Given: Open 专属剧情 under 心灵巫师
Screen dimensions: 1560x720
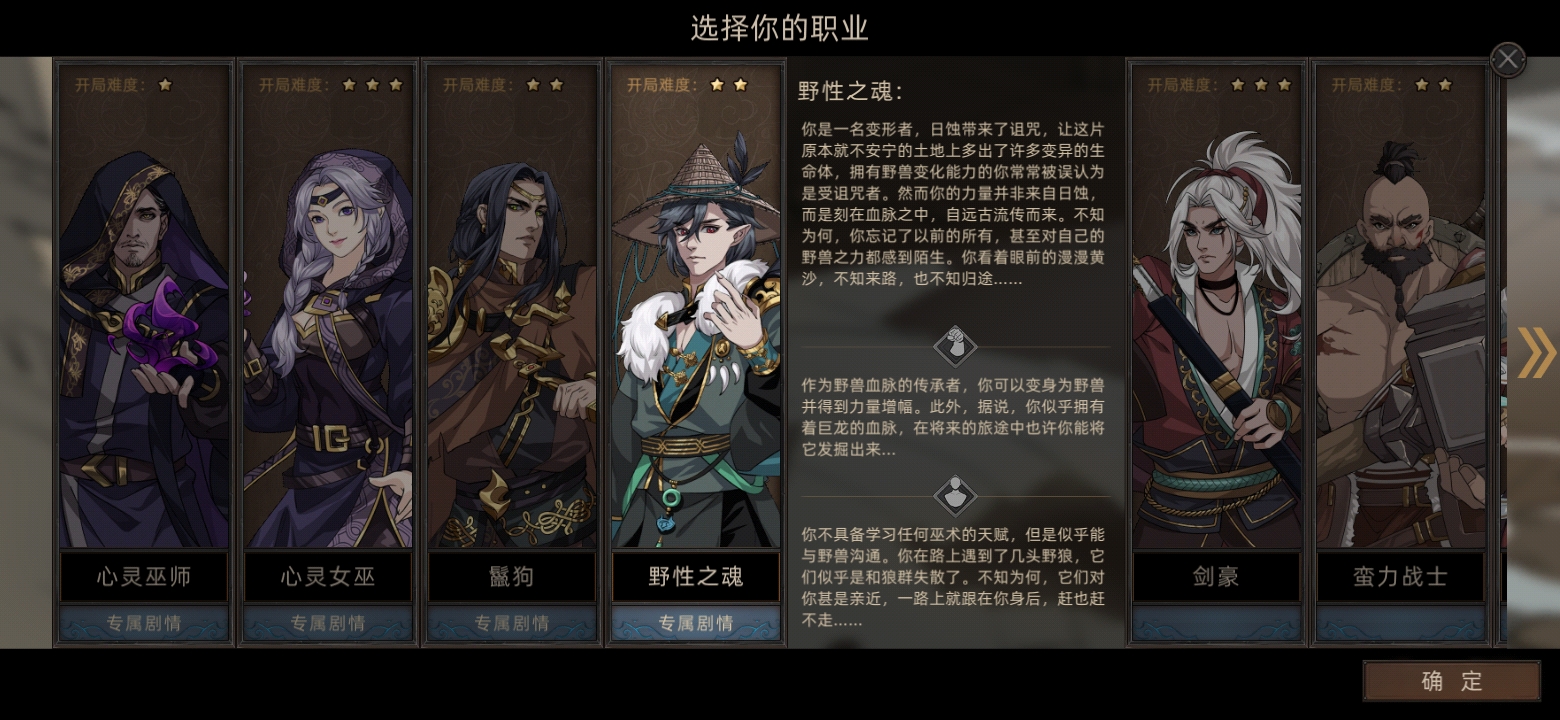Looking at the screenshot, I should pos(143,622).
